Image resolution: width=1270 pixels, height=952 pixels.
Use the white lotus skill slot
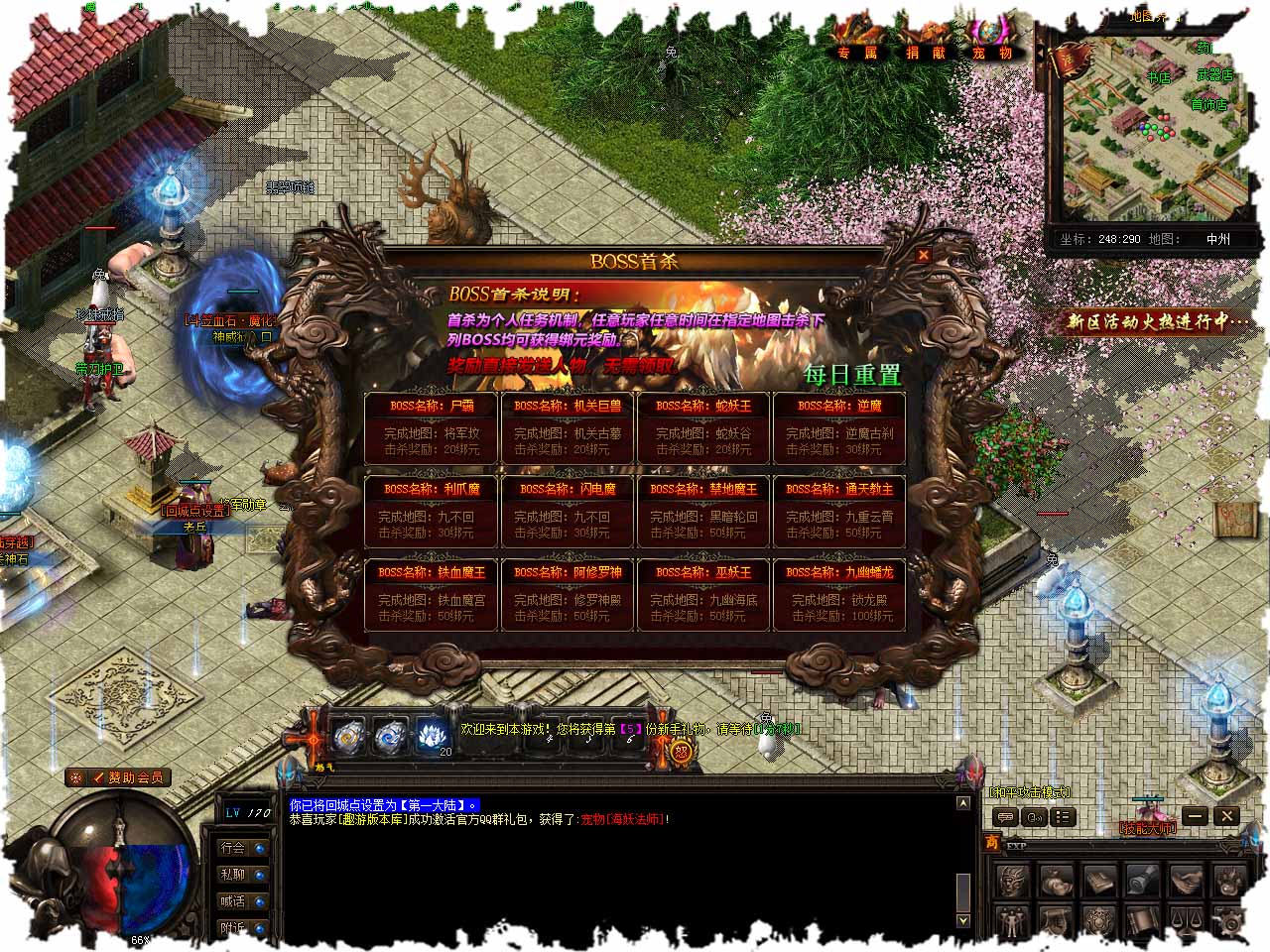(x=430, y=735)
